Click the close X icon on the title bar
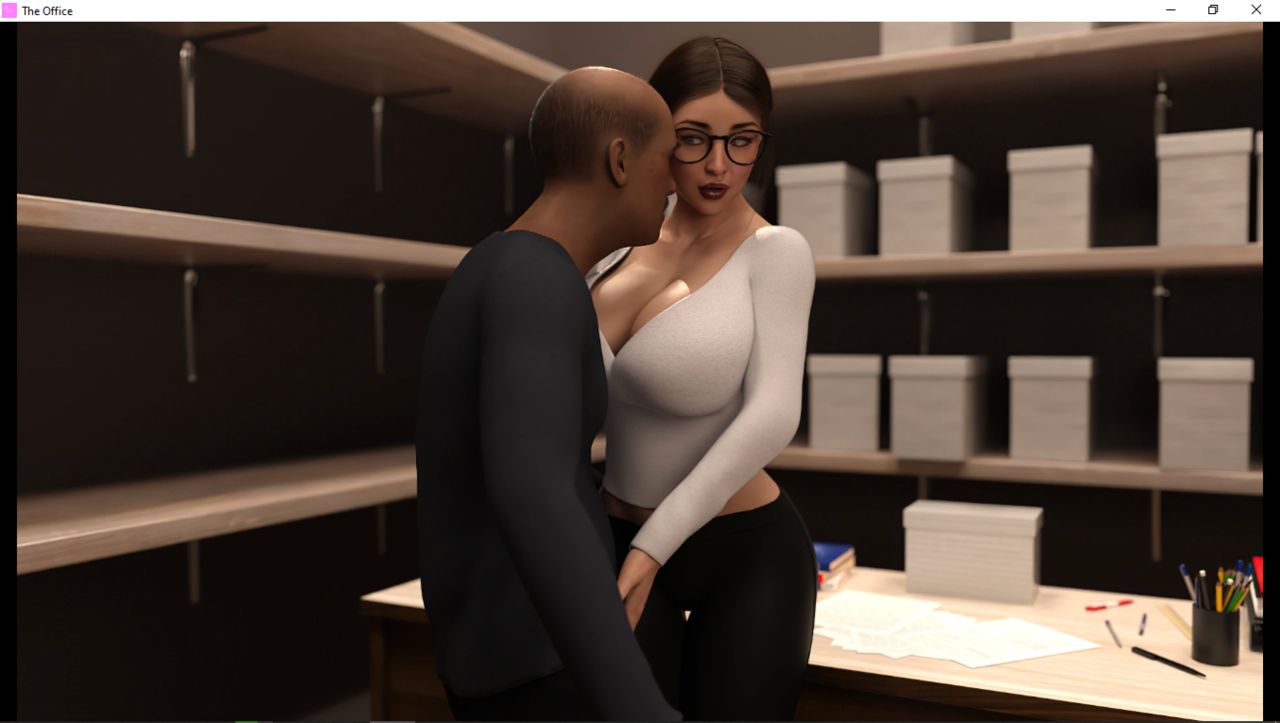The width and height of the screenshot is (1280, 723). click(x=1255, y=10)
